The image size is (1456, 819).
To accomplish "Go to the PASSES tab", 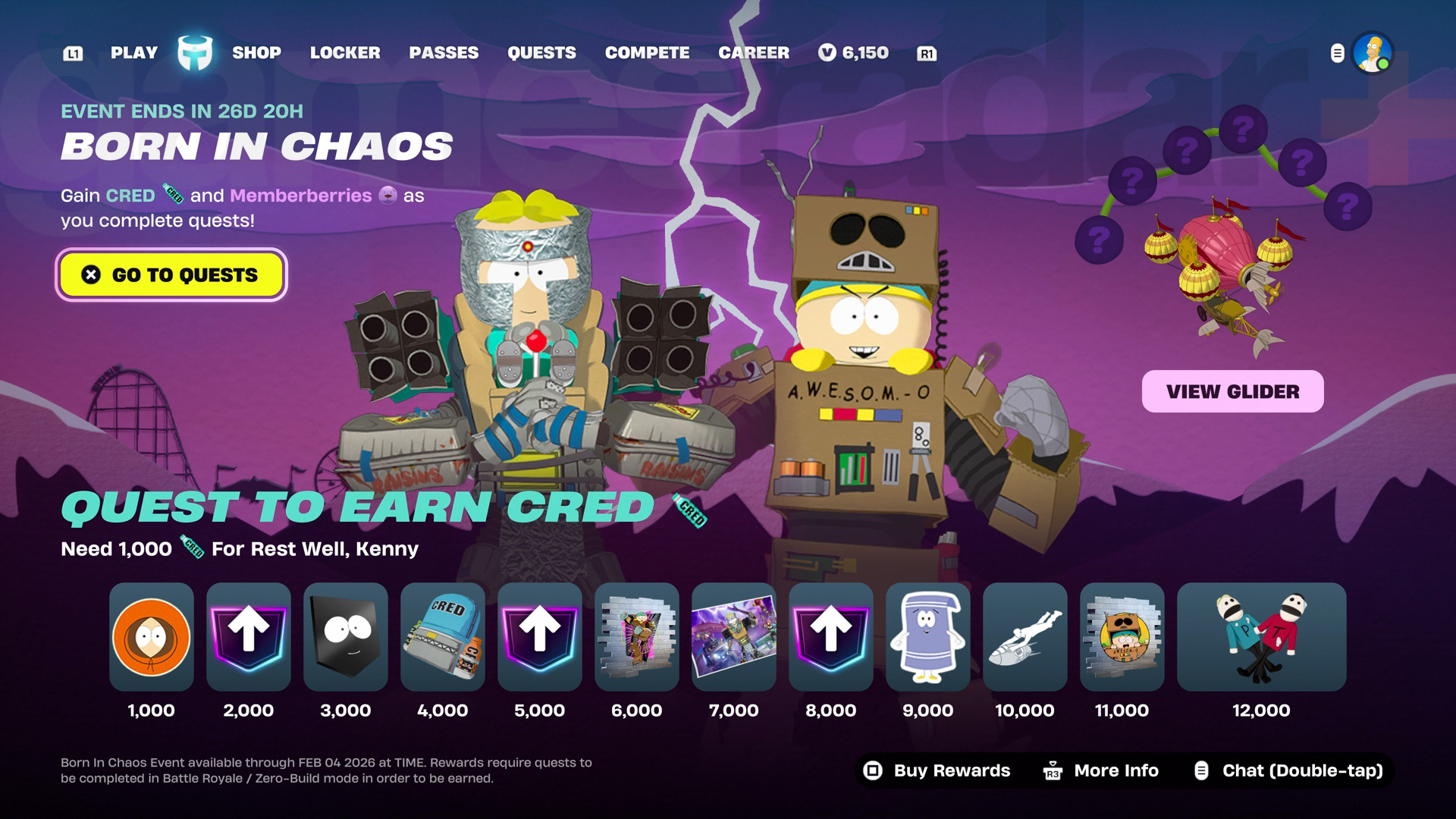I will [444, 53].
